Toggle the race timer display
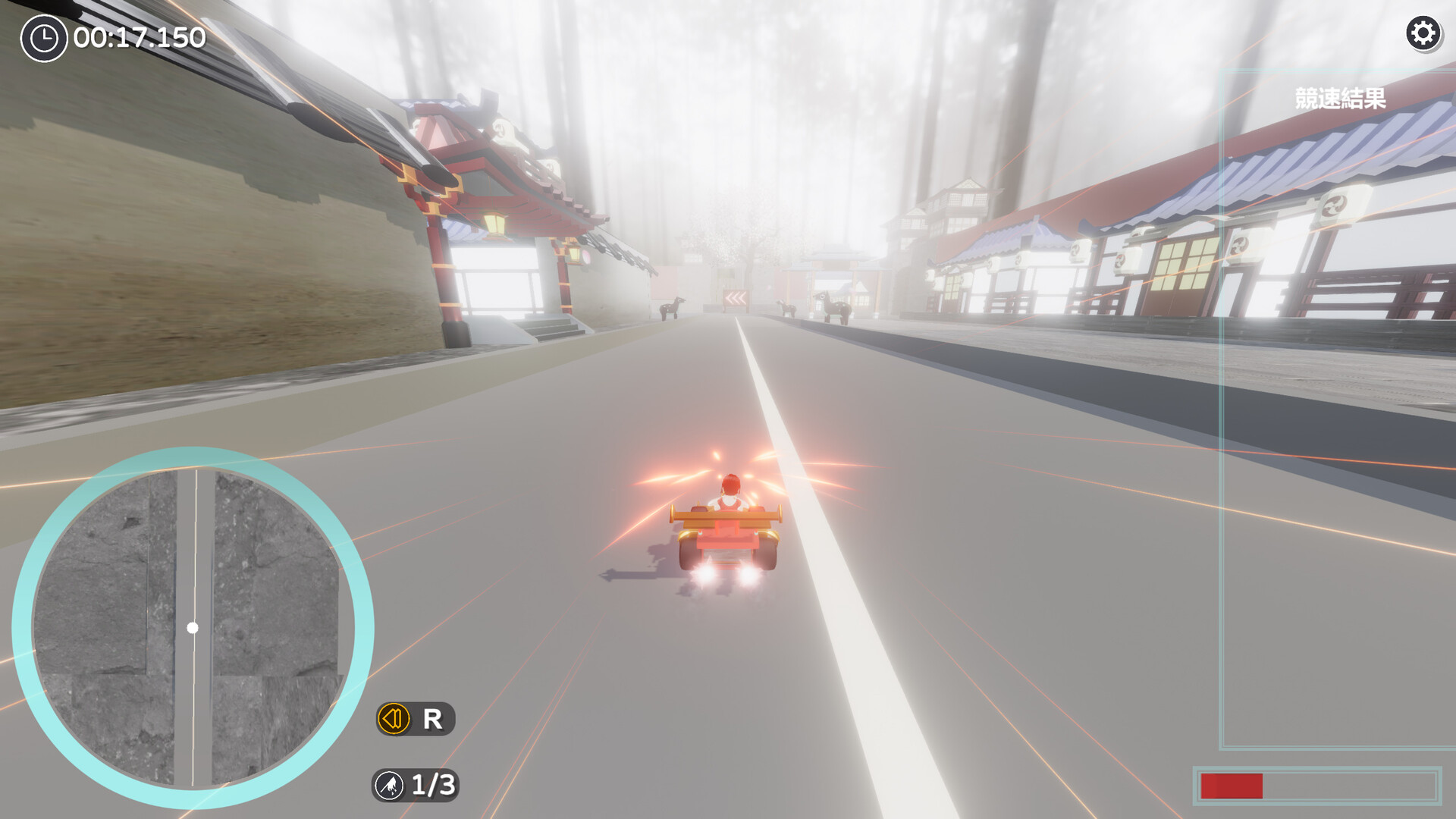 click(x=114, y=36)
